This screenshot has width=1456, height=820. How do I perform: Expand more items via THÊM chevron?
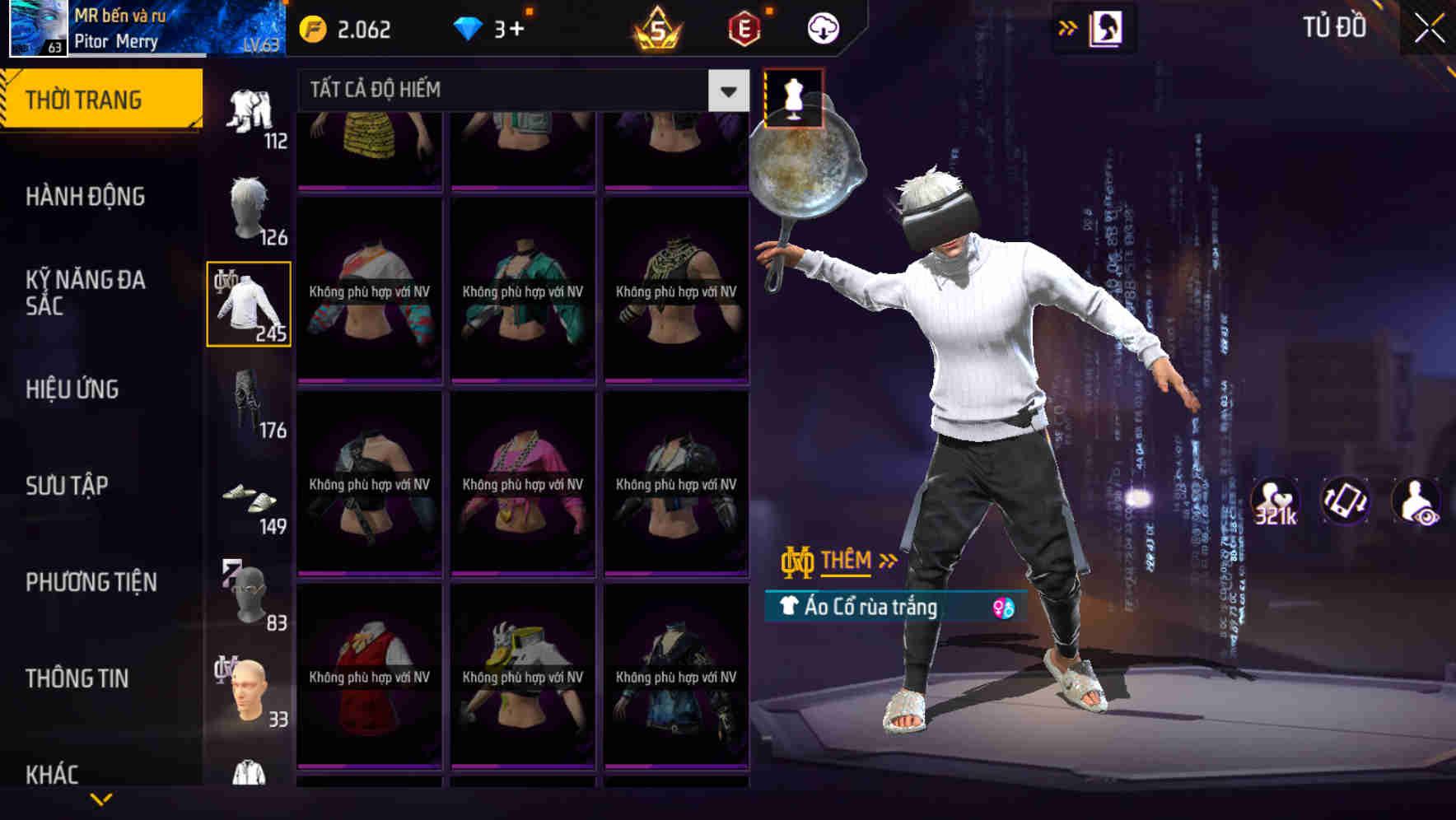click(x=887, y=561)
